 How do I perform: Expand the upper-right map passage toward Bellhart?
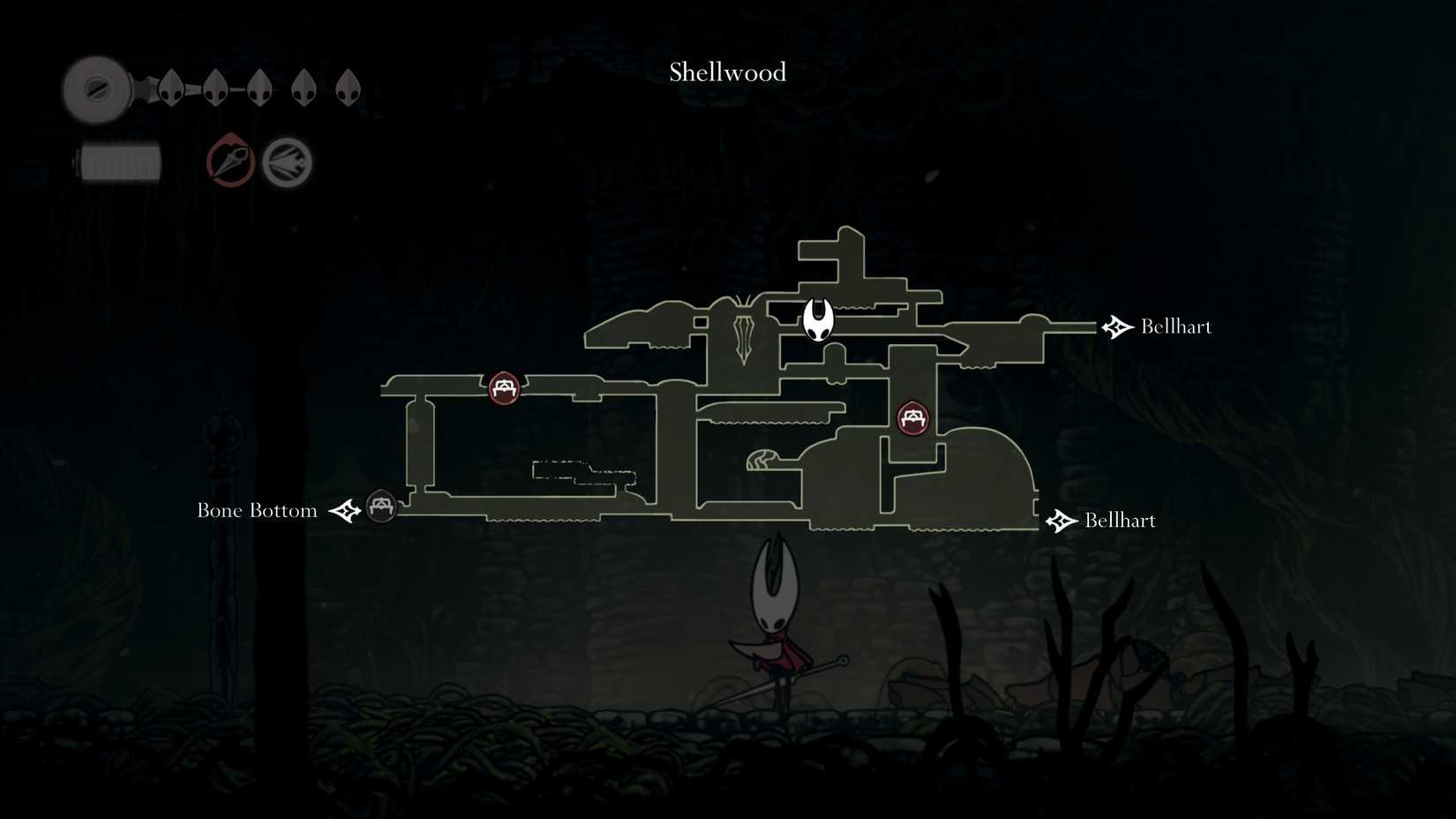click(x=1068, y=328)
